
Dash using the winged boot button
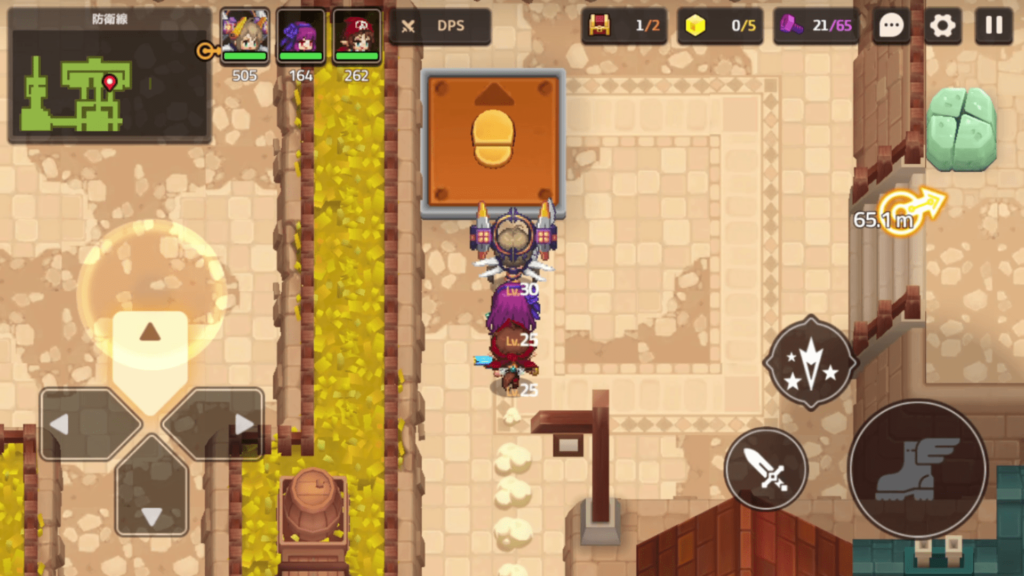click(917, 468)
